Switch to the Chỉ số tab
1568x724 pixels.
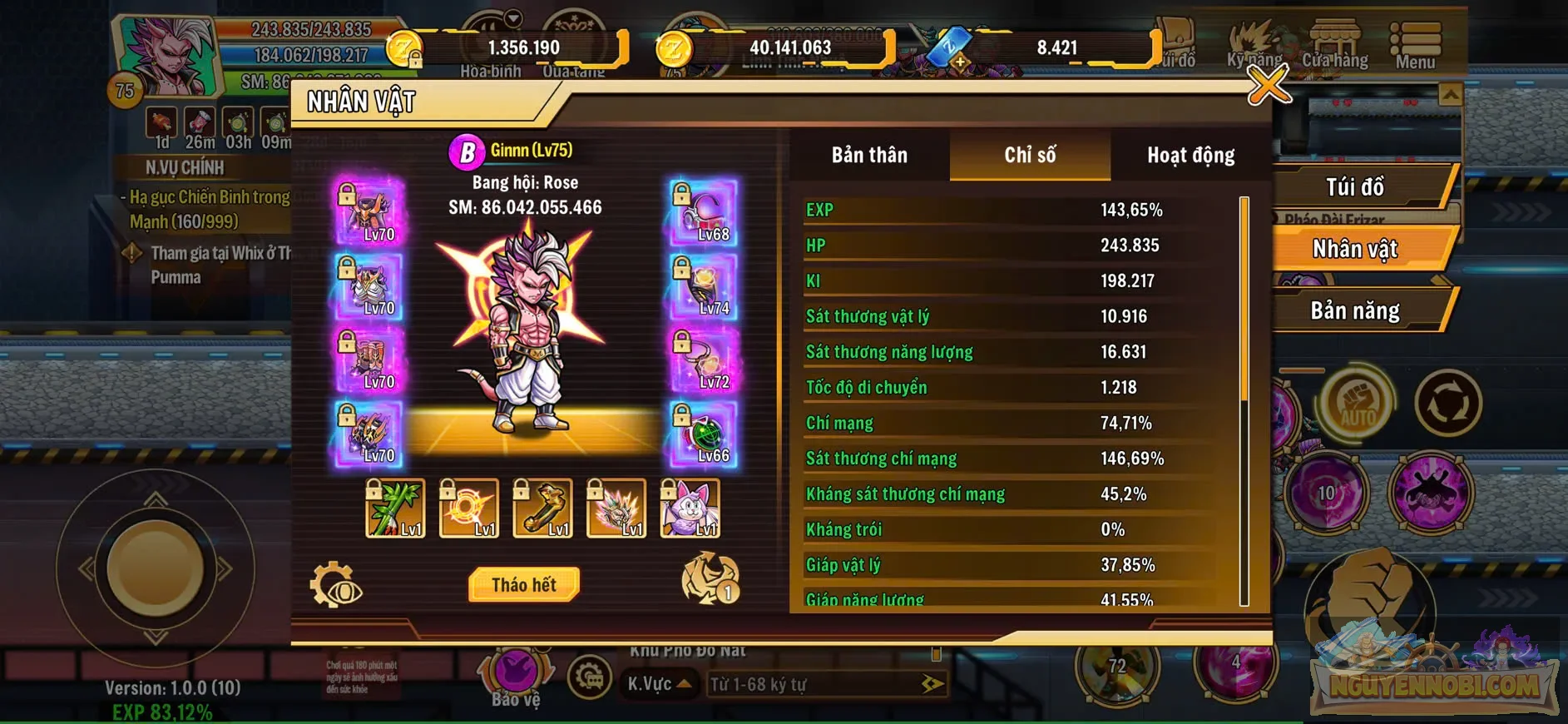click(x=1029, y=155)
